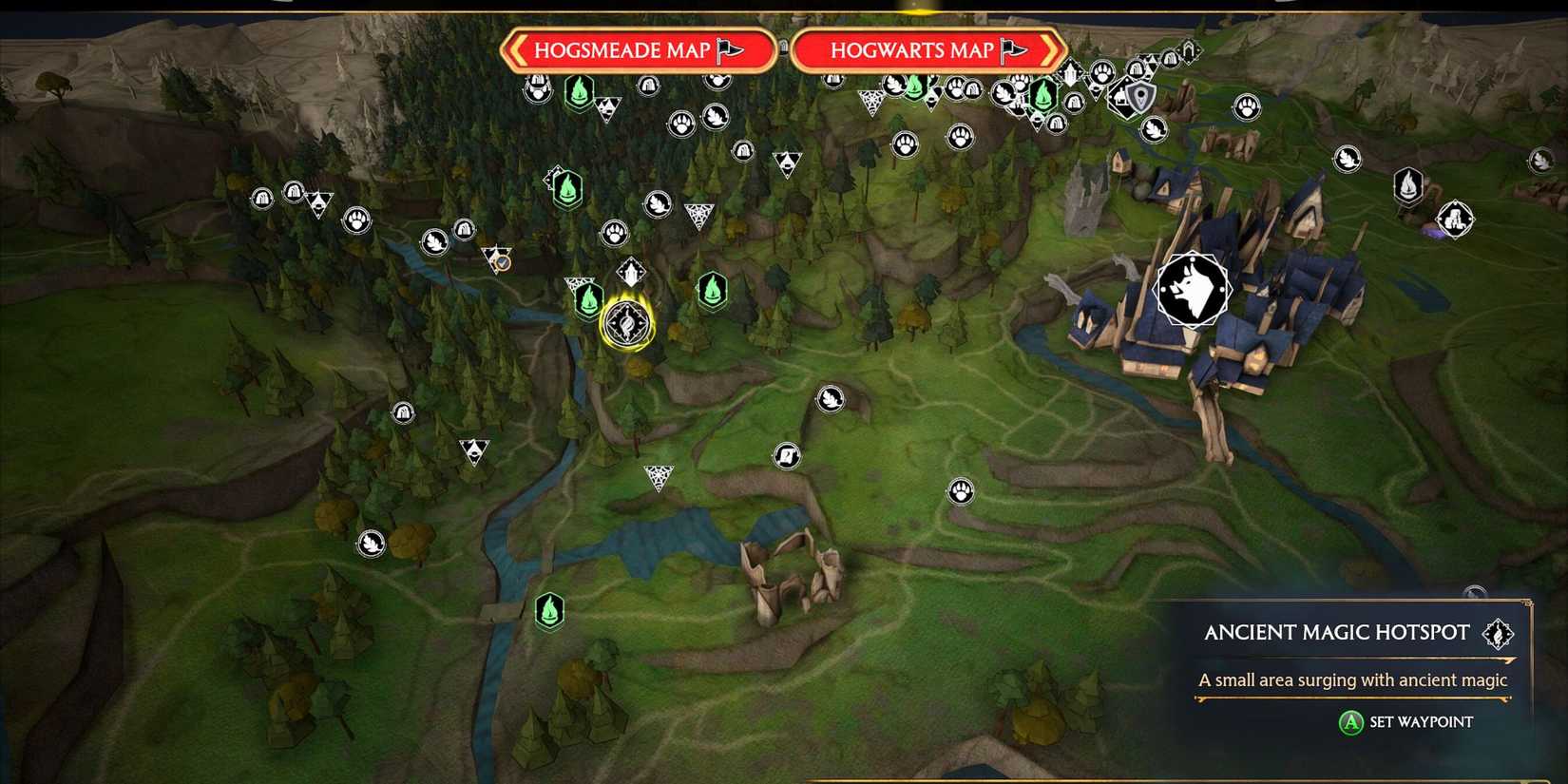Click the Ancient Magic Hotspot emblem in the info panel
1568x784 pixels.
(x=1499, y=632)
